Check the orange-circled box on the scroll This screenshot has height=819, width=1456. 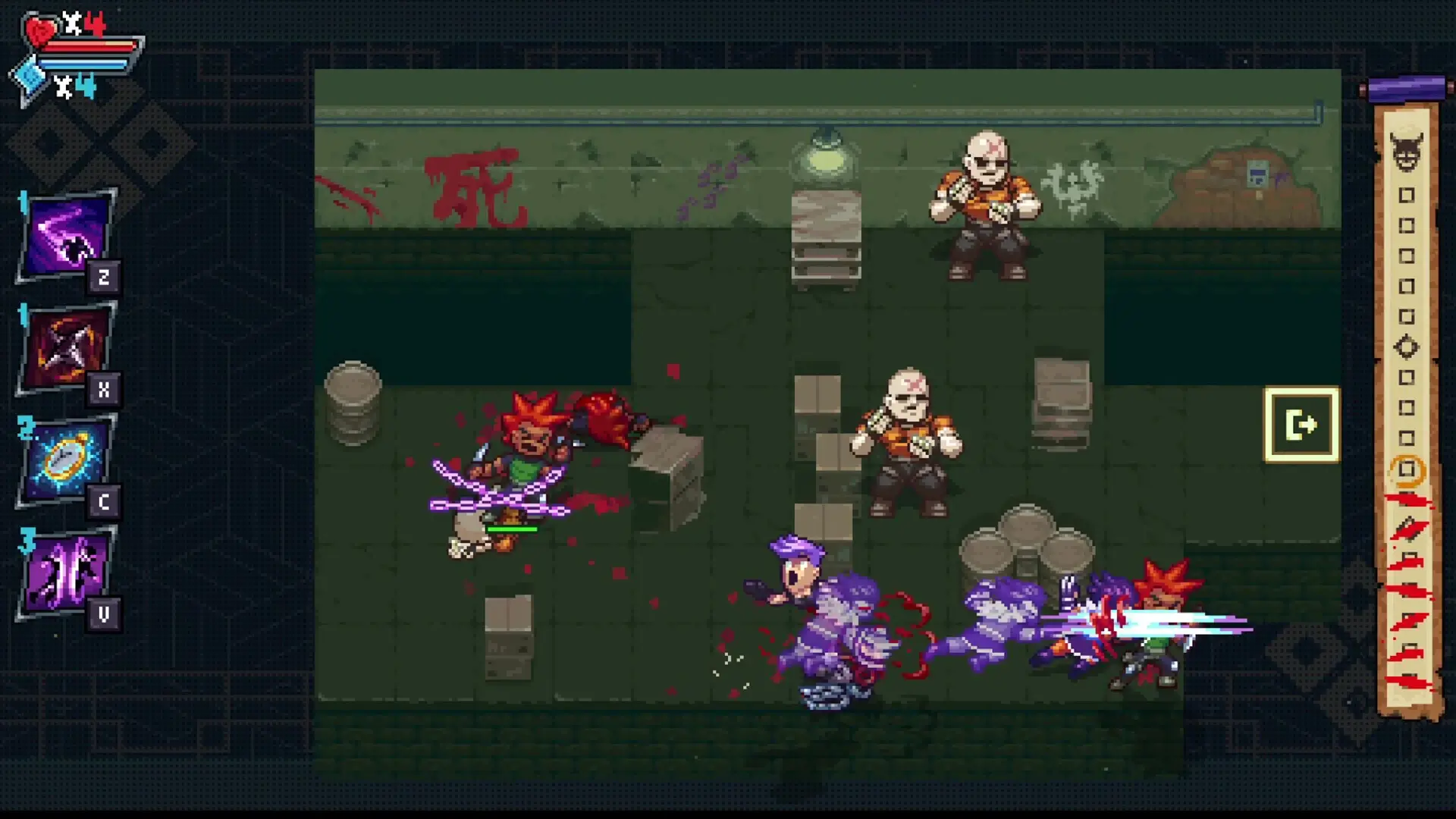1408,469
